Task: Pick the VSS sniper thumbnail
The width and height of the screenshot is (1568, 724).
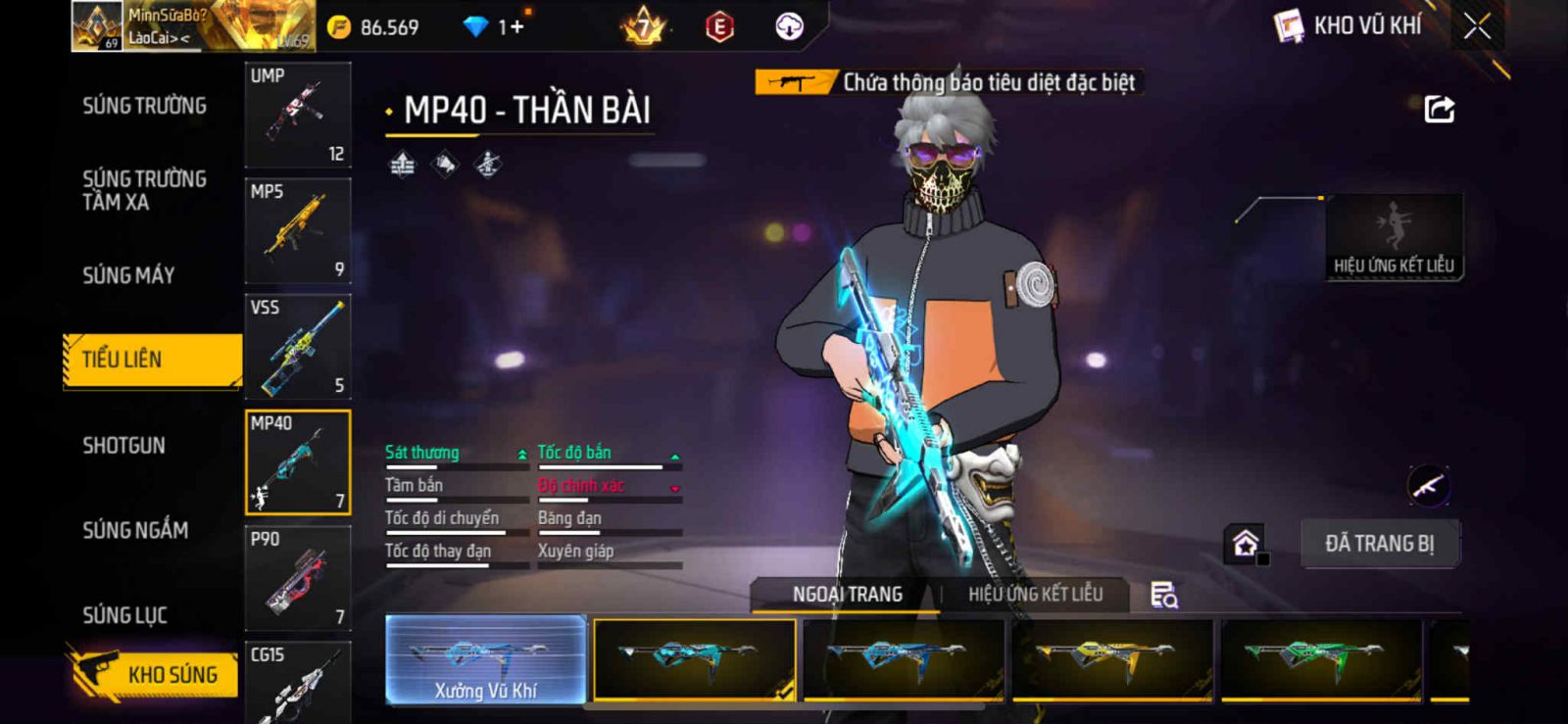Action: click(298, 346)
